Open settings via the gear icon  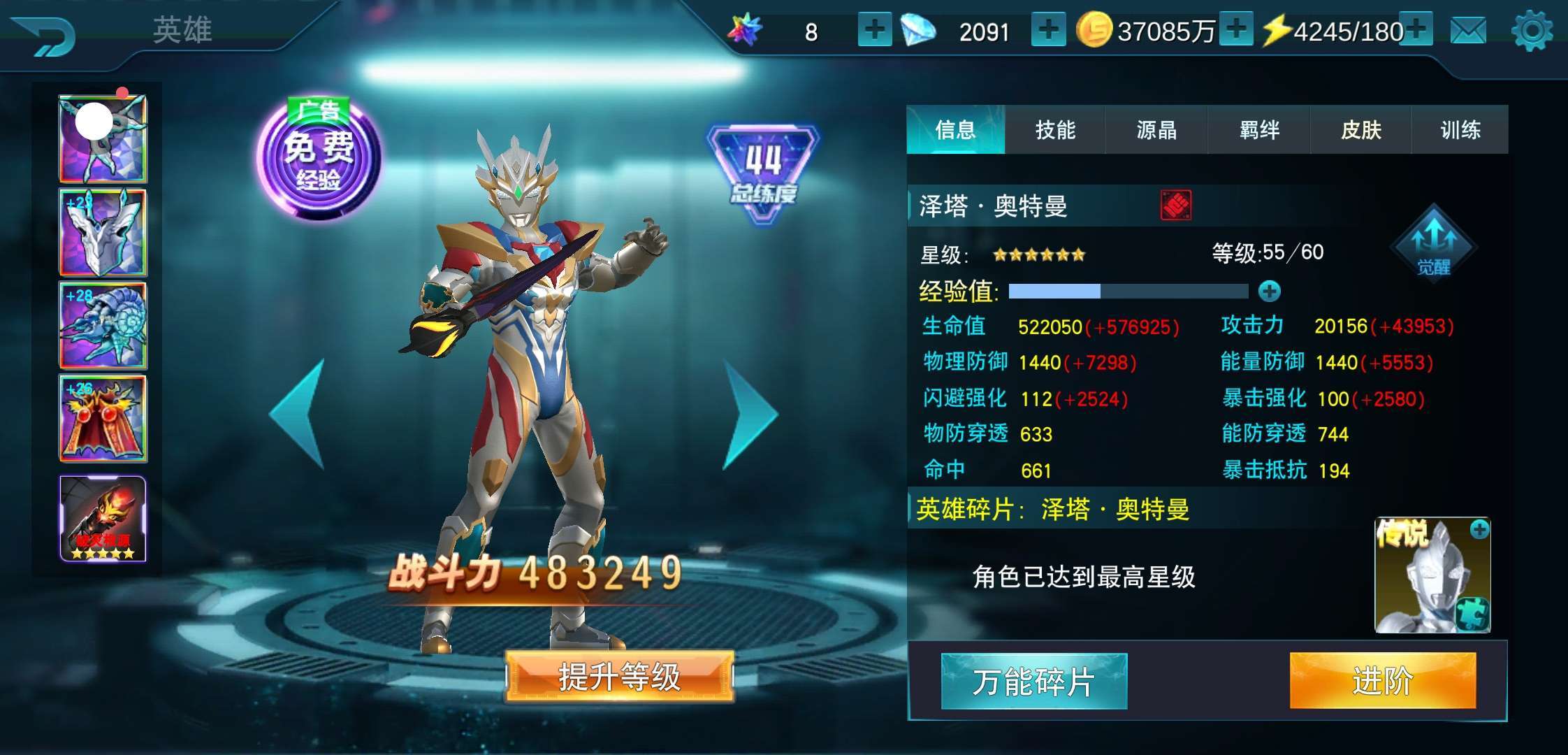1532,31
